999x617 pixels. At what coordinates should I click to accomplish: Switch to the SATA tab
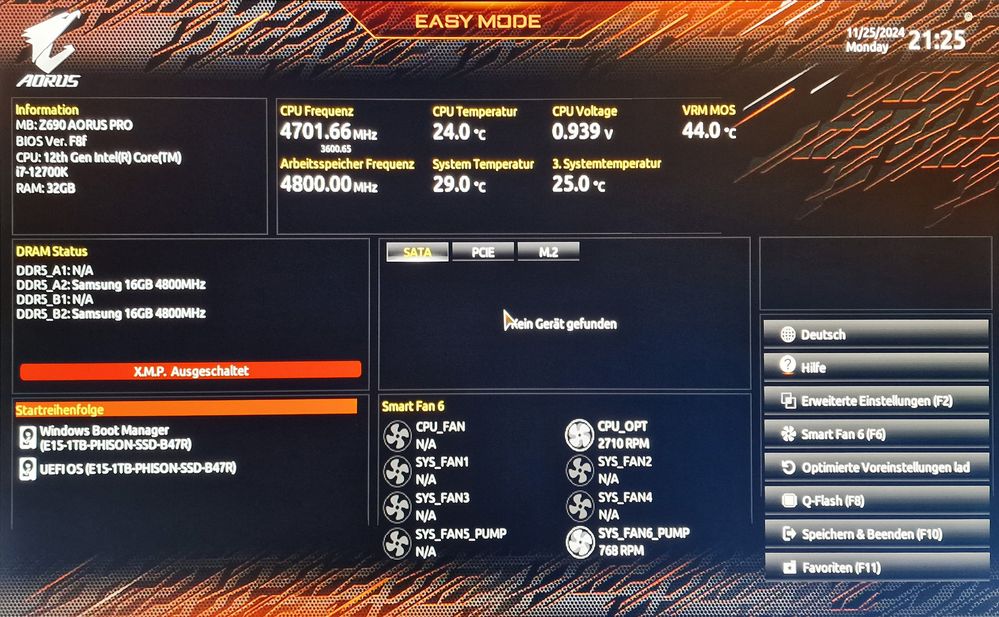click(x=418, y=252)
